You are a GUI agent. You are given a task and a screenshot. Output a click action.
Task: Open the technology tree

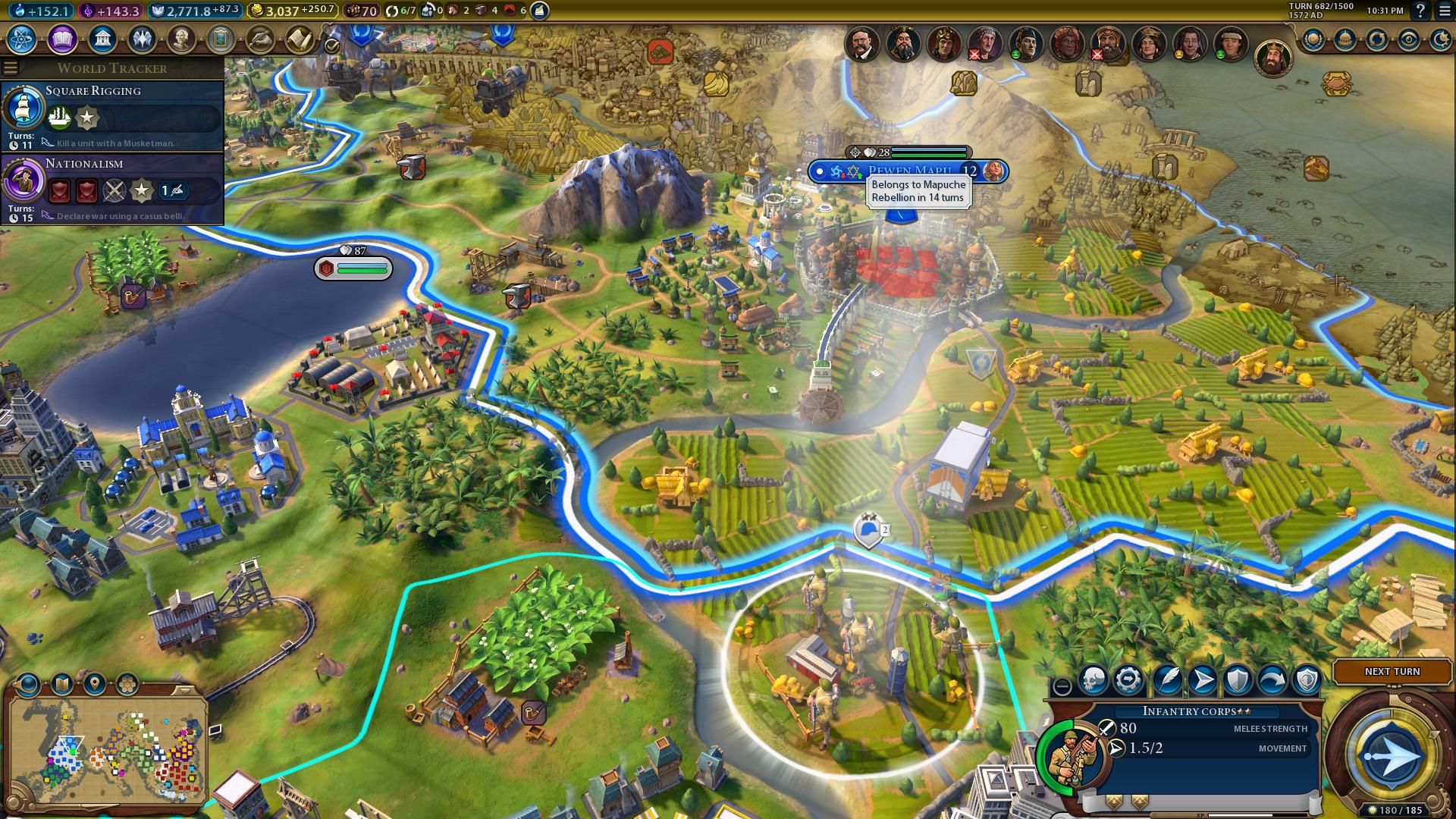pyautogui.click(x=23, y=39)
